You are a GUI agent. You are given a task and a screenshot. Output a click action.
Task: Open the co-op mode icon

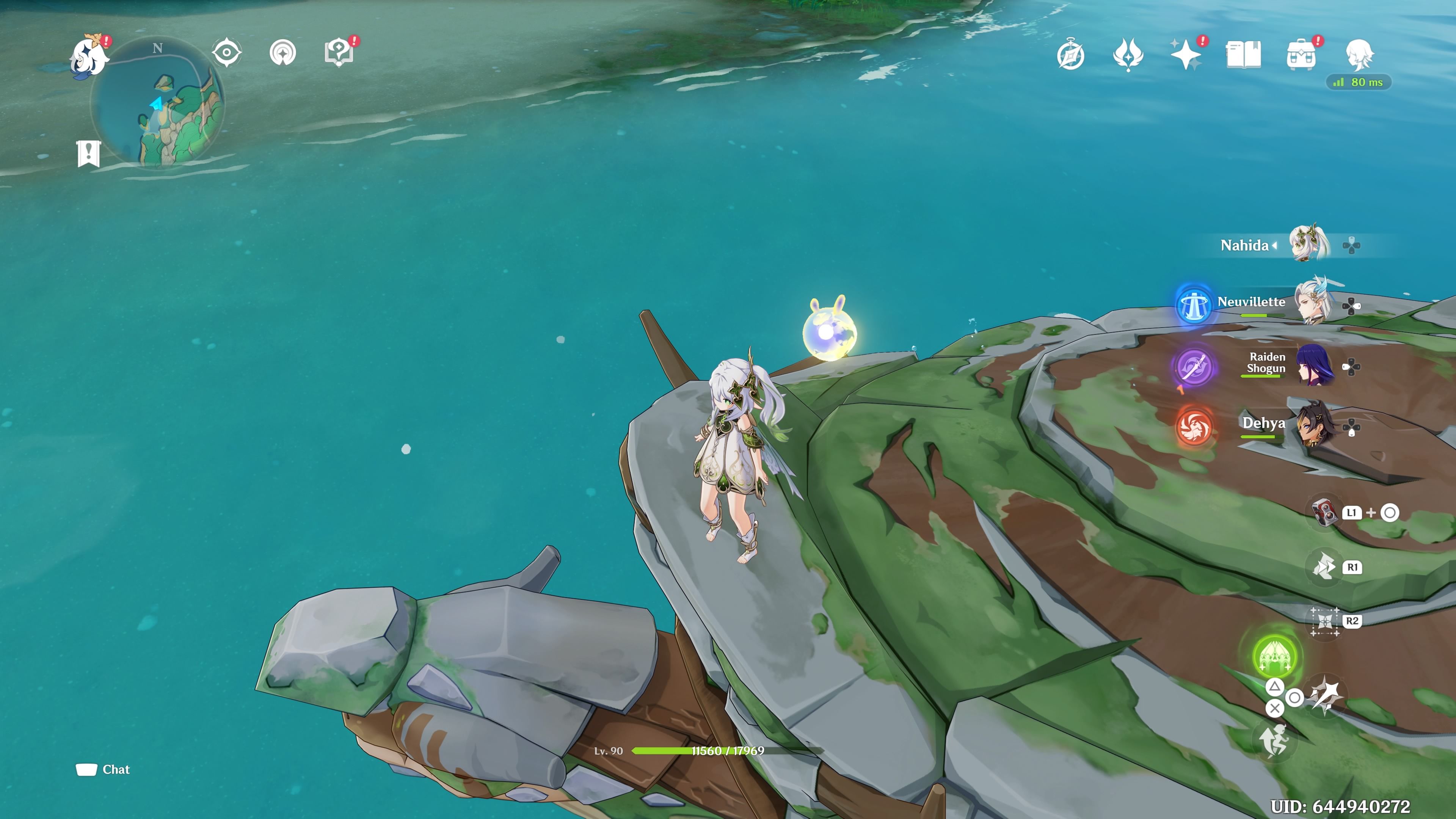point(282,53)
